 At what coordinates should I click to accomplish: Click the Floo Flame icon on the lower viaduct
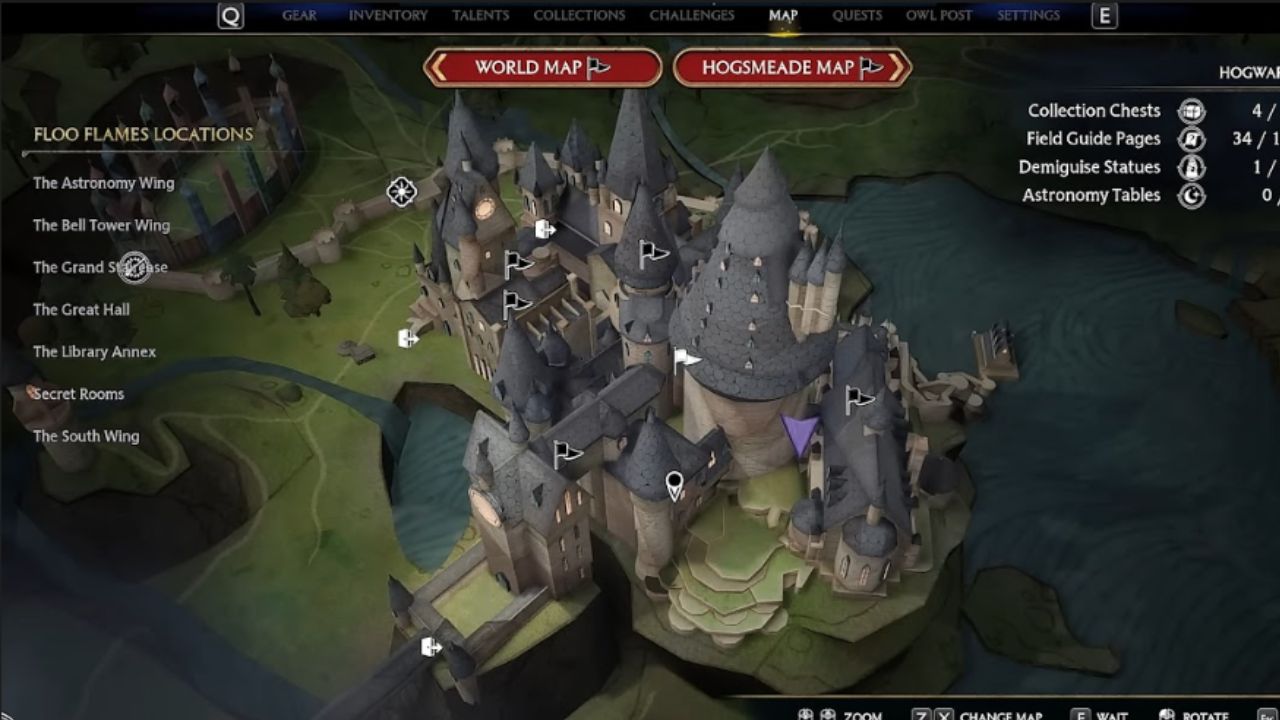429,645
